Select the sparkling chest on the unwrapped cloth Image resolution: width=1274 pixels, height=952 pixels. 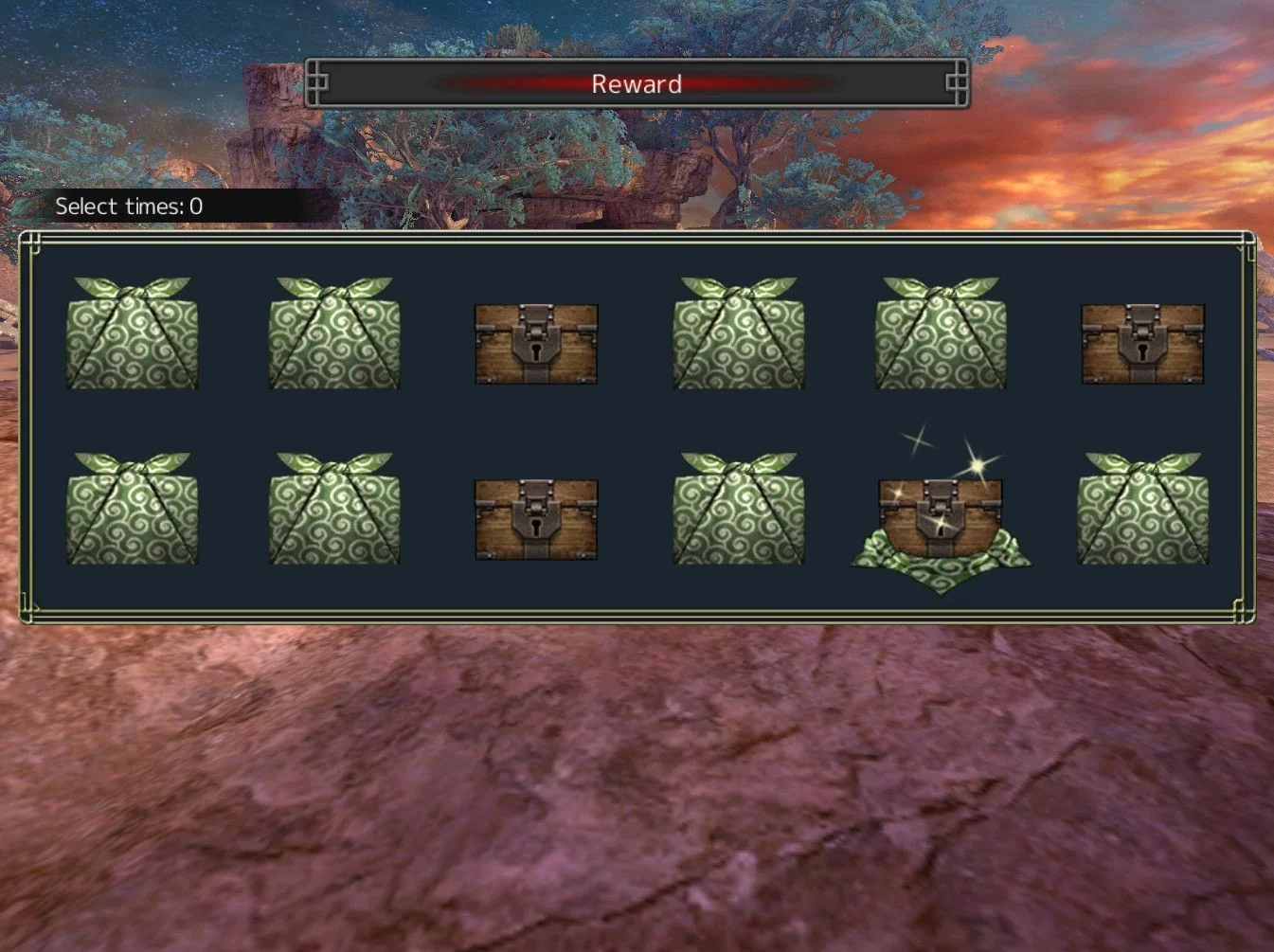(x=940, y=519)
